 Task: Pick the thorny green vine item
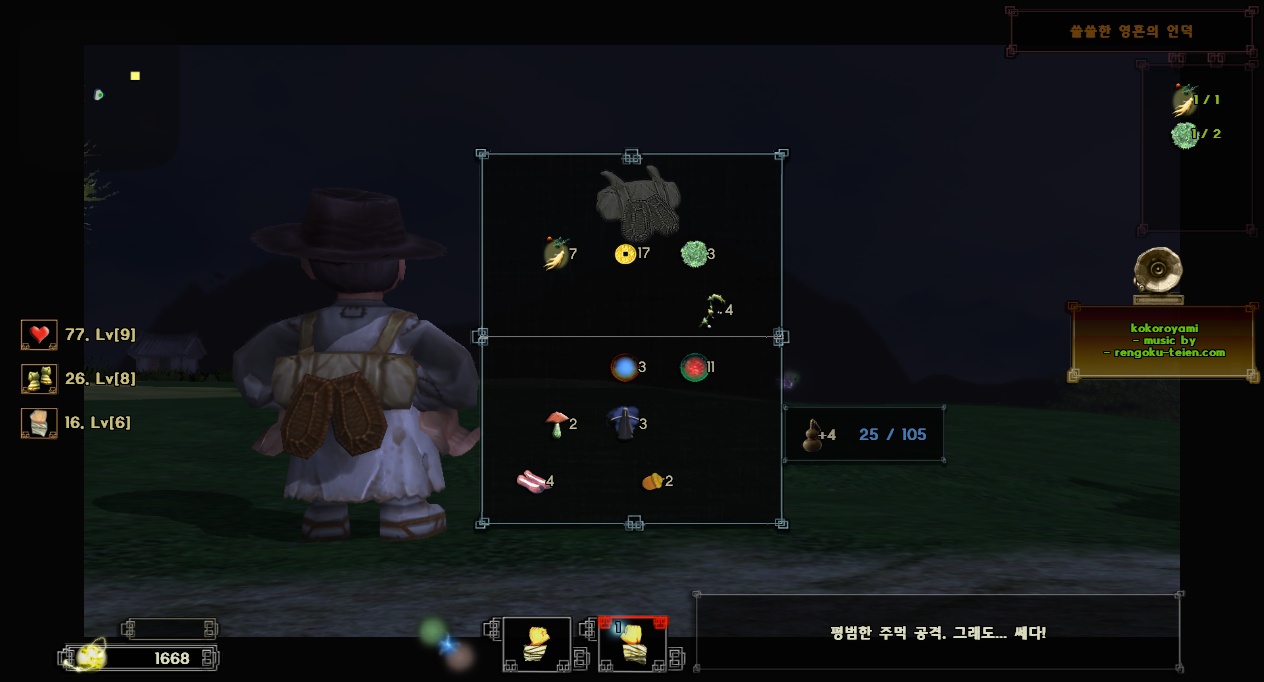coord(713,310)
